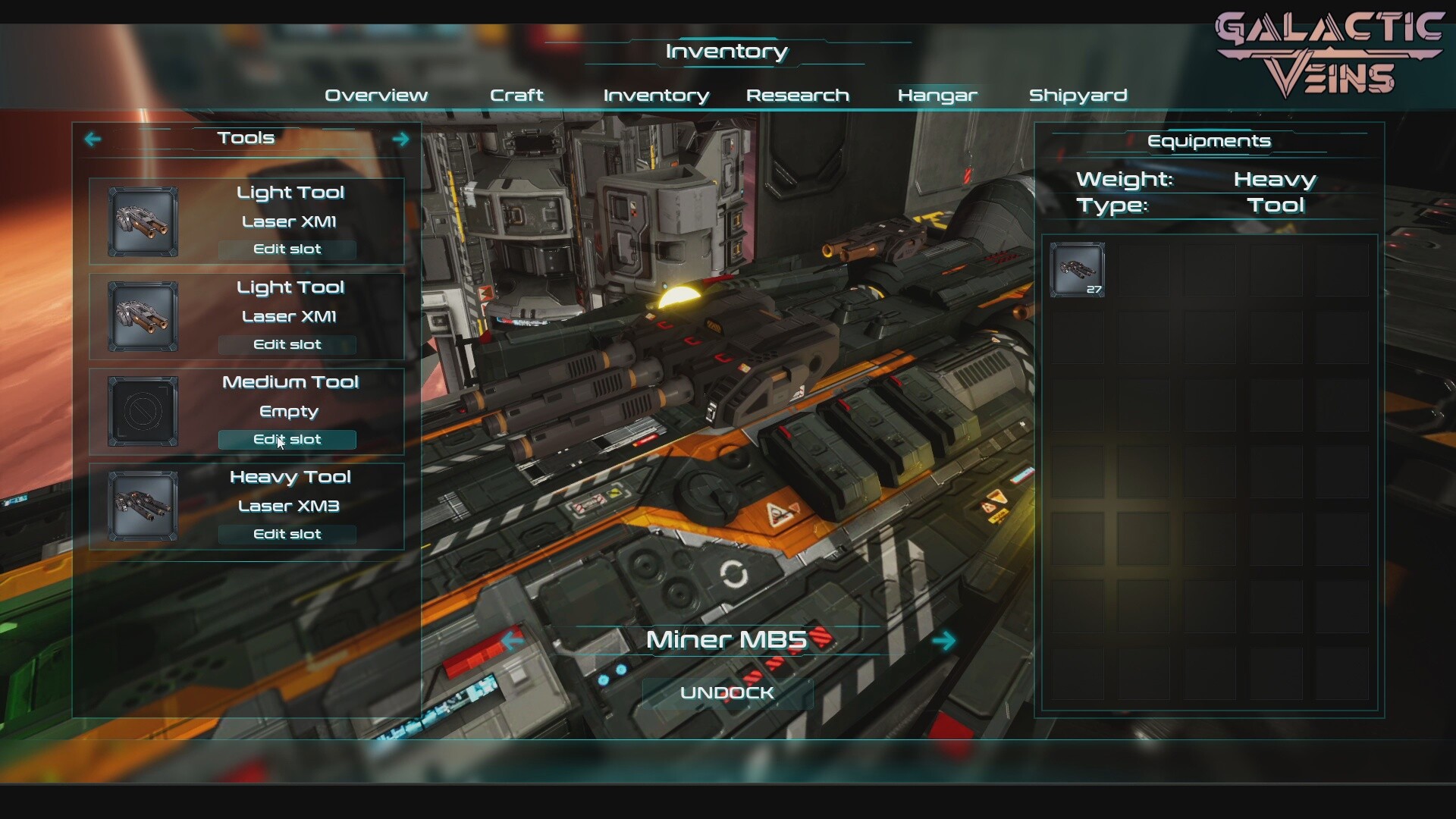Screen dimensions: 1456x819
Task: Show next category after Tools
Action: 400,139
